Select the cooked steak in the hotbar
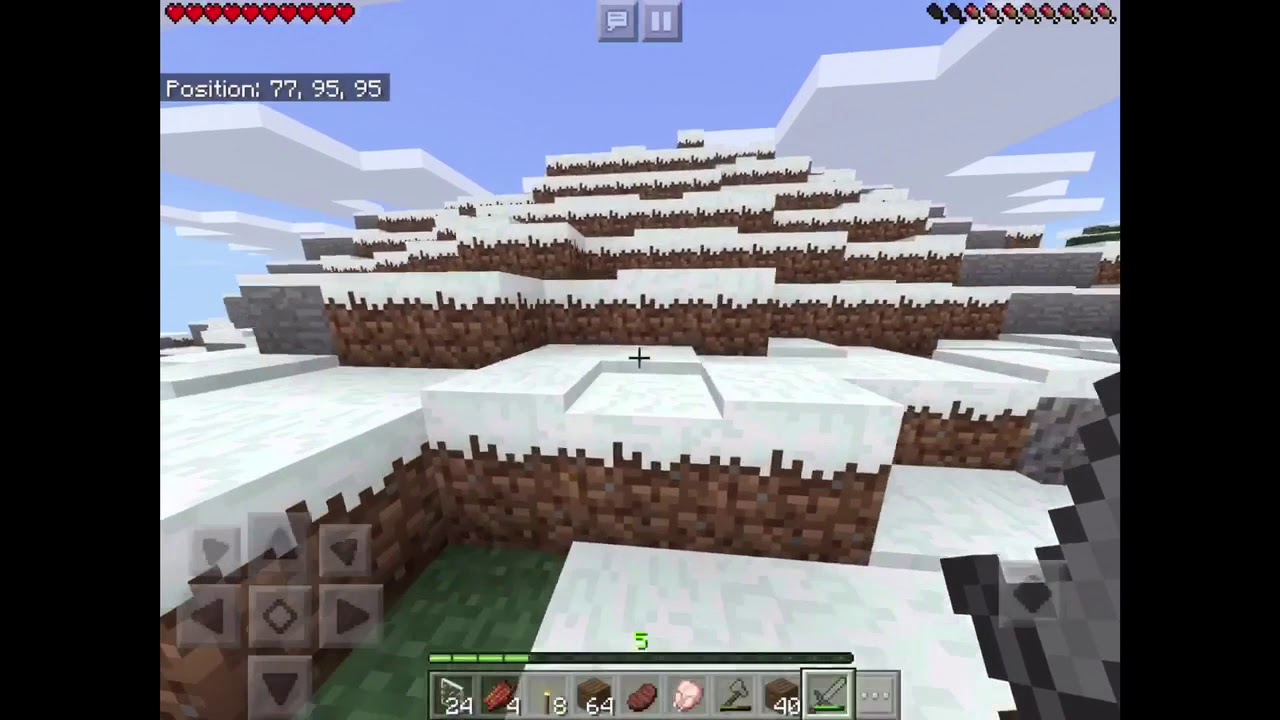 point(641,692)
